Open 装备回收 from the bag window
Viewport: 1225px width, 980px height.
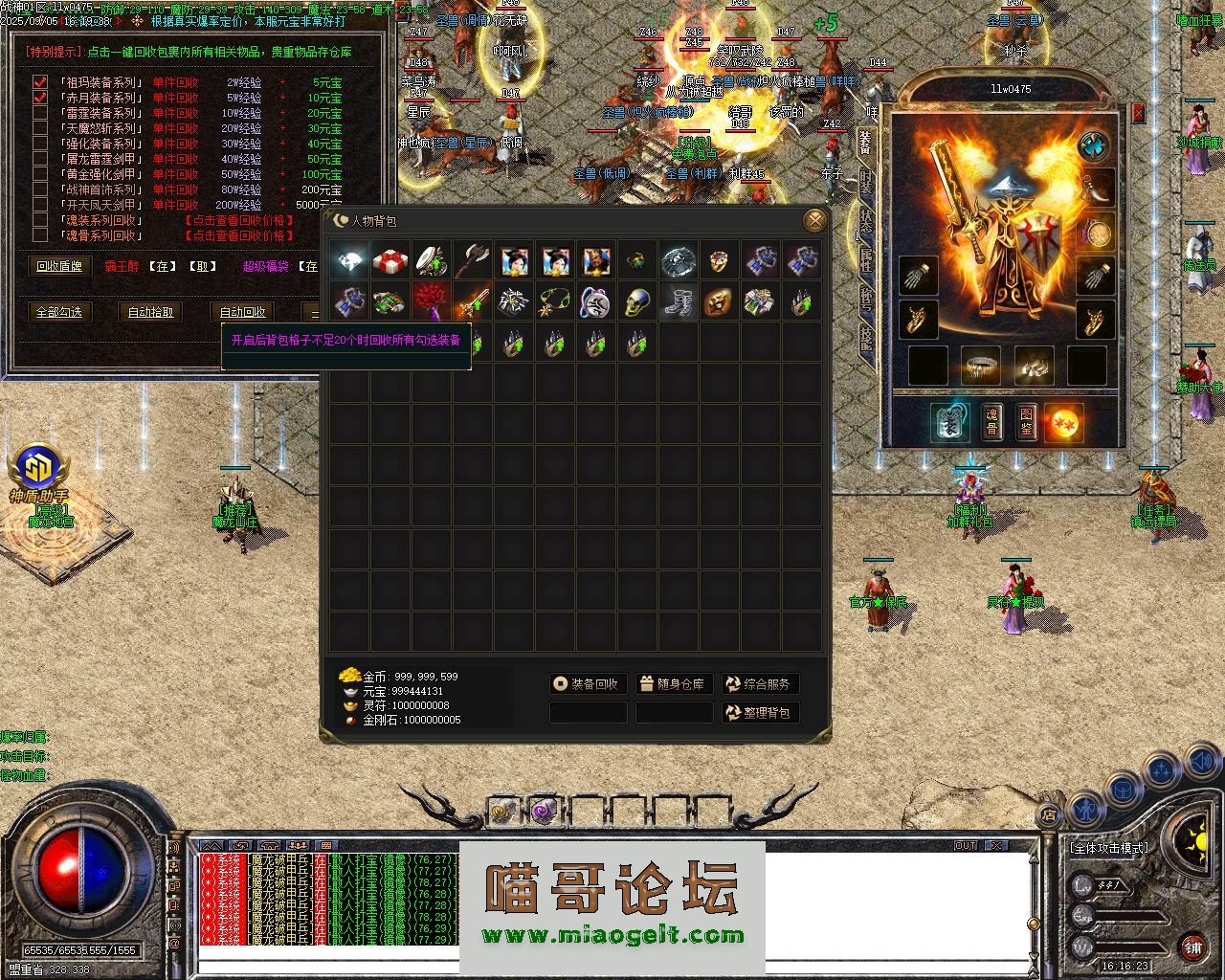click(x=588, y=684)
